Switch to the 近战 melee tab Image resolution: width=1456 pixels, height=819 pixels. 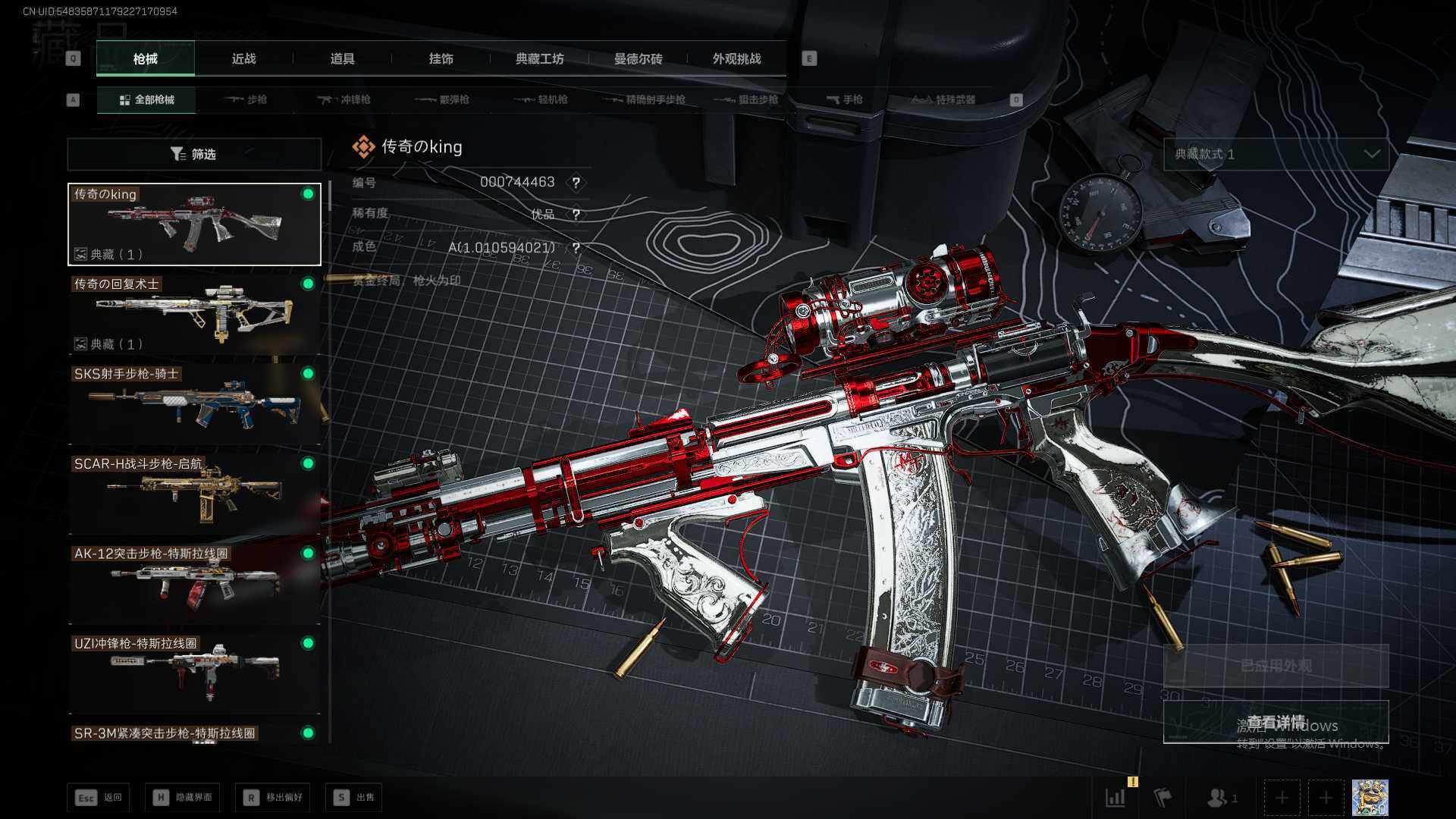tap(243, 59)
